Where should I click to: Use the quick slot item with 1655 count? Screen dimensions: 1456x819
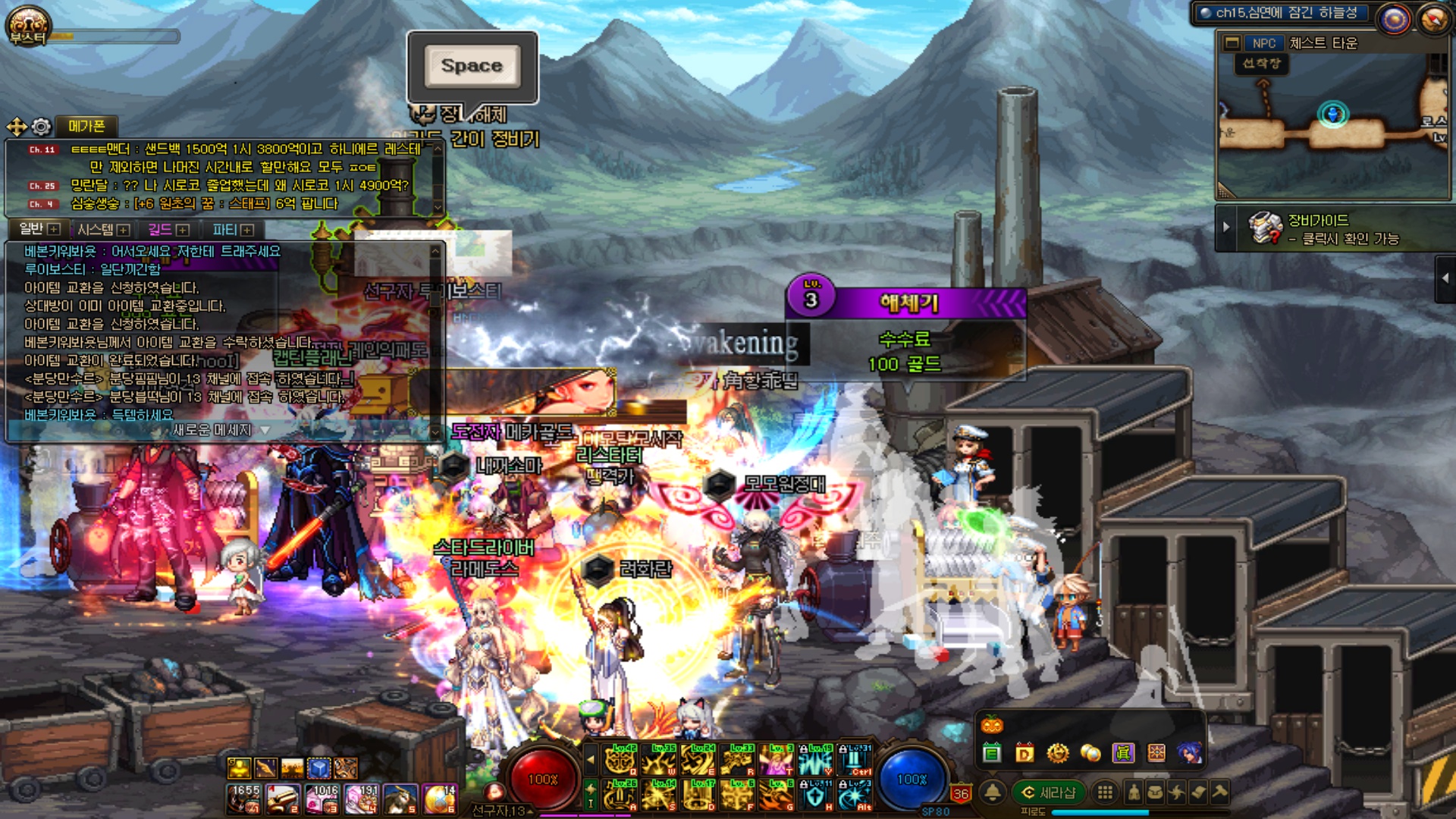tap(245, 799)
